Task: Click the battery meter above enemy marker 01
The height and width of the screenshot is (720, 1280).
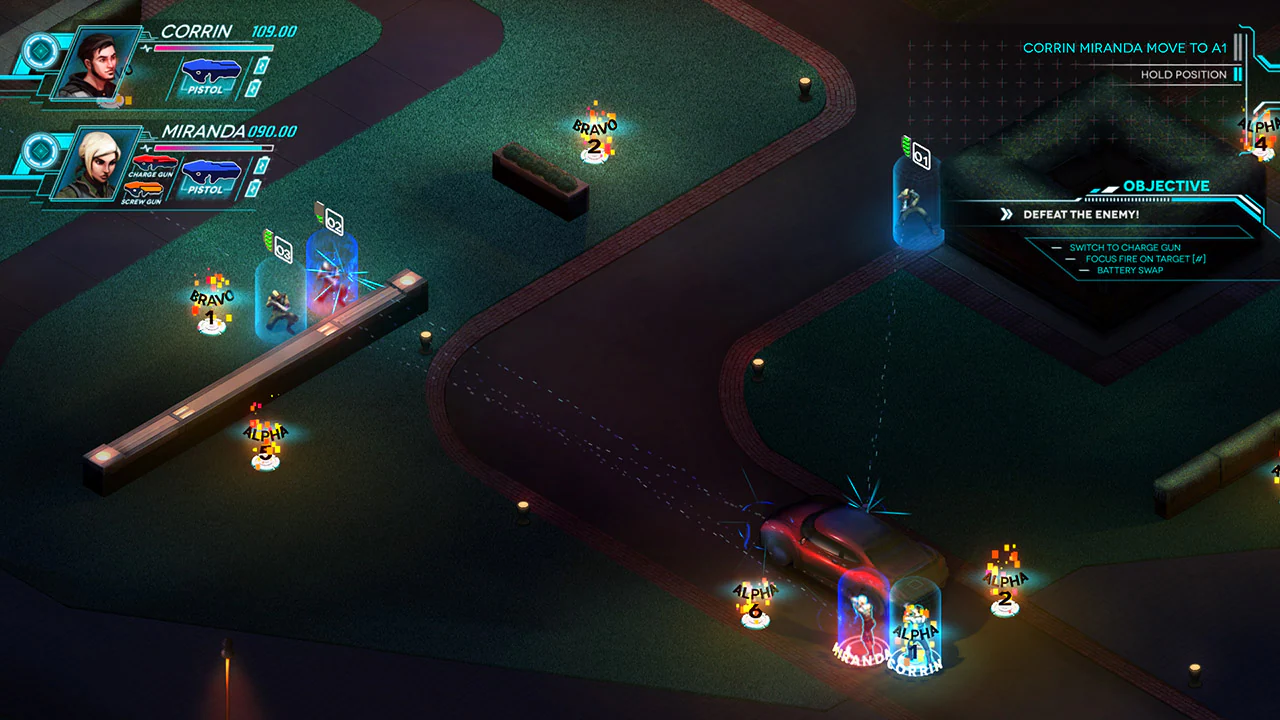Action: pyautogui.click(x=908, y=146)
